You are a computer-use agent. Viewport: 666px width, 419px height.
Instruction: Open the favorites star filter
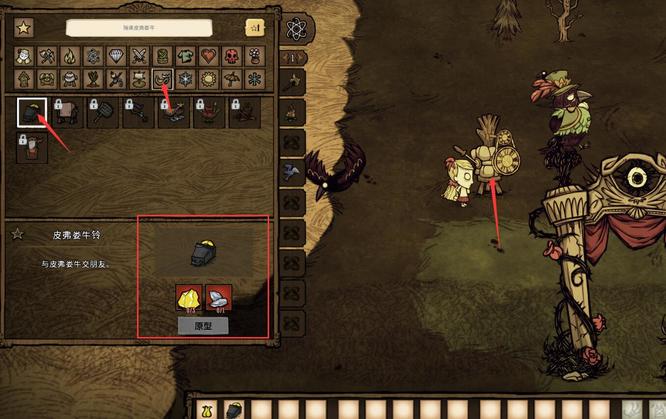click(23, 27)
